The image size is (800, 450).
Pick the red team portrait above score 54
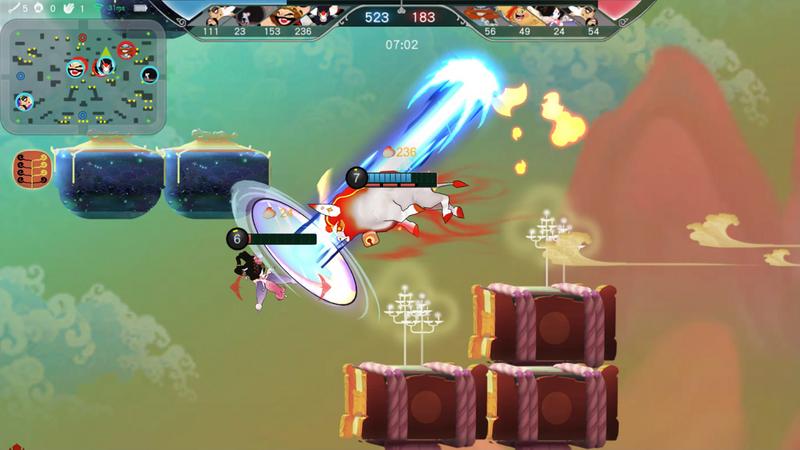(x=590, y=15)
